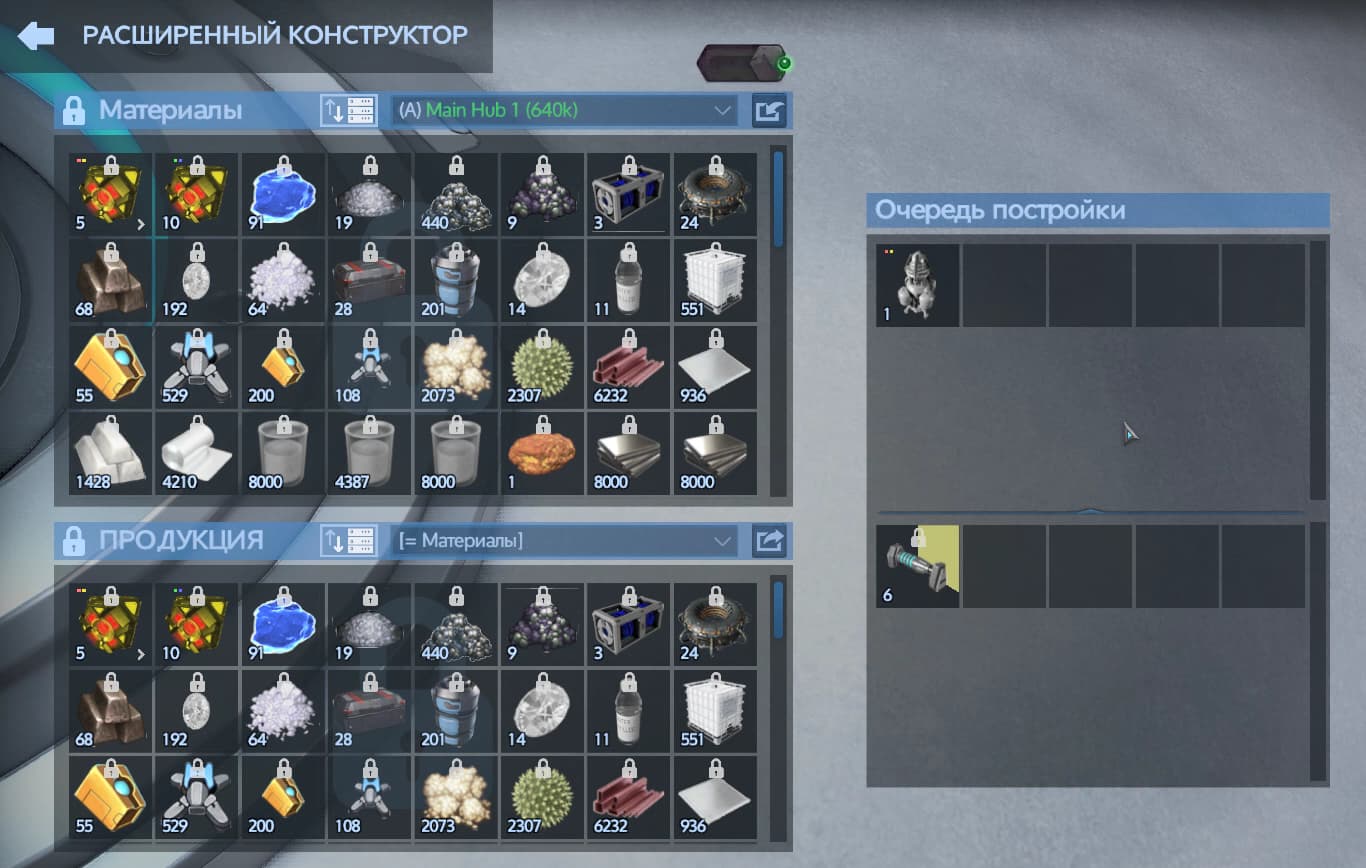Select the motor component showing 24
This screenshot has width=1366, height=868.
[x=714, y=192]
